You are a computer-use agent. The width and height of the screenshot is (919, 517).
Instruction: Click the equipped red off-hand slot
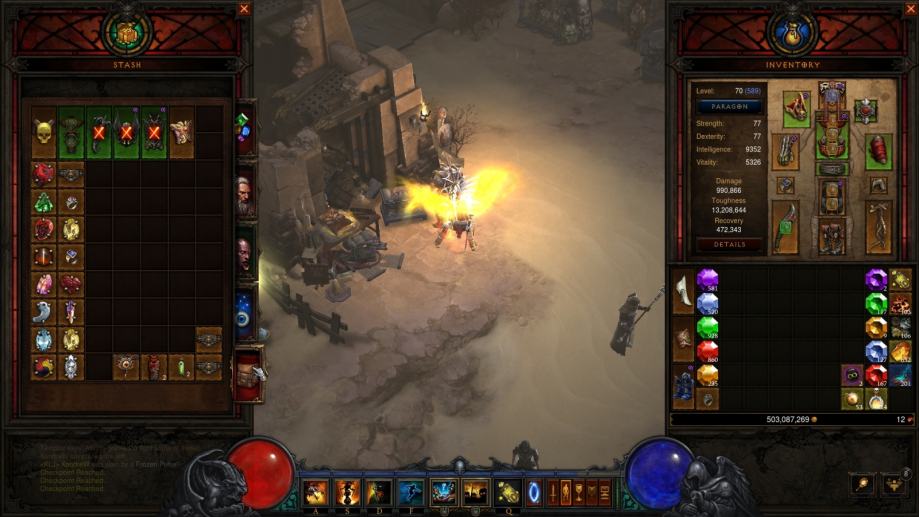coord(879,151)
